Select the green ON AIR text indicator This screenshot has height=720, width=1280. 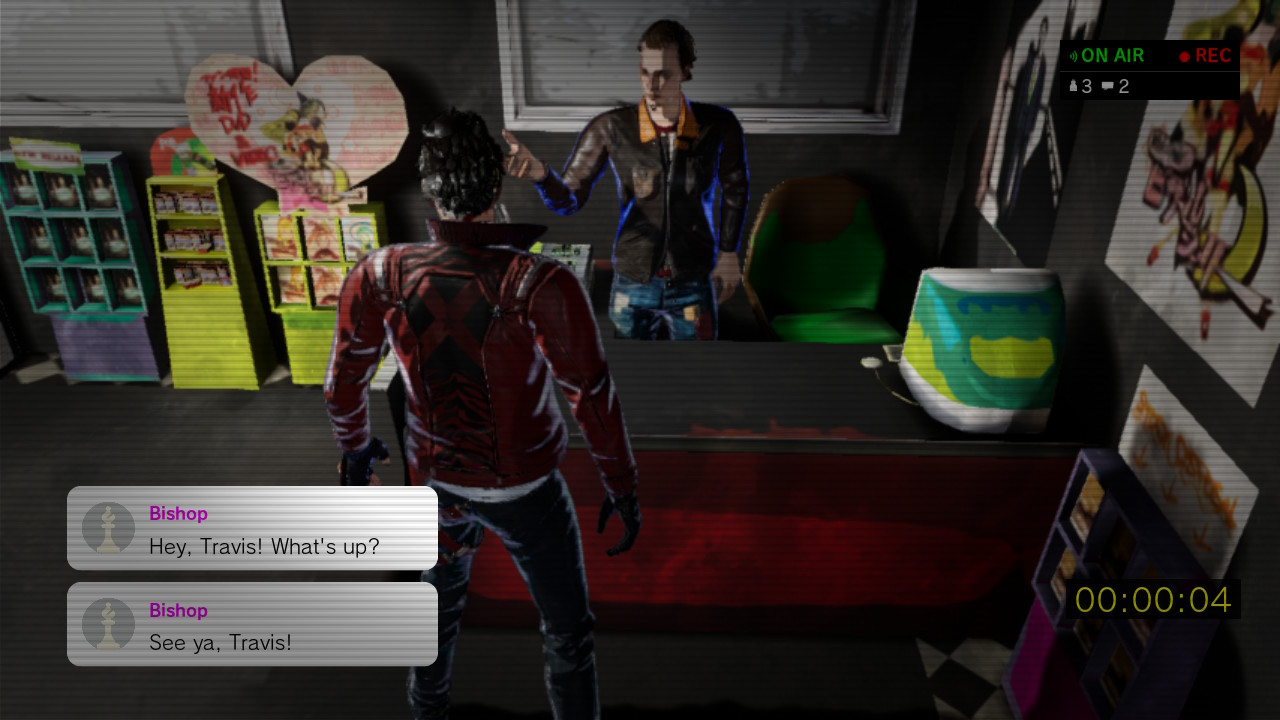[x=1112, y=55]
